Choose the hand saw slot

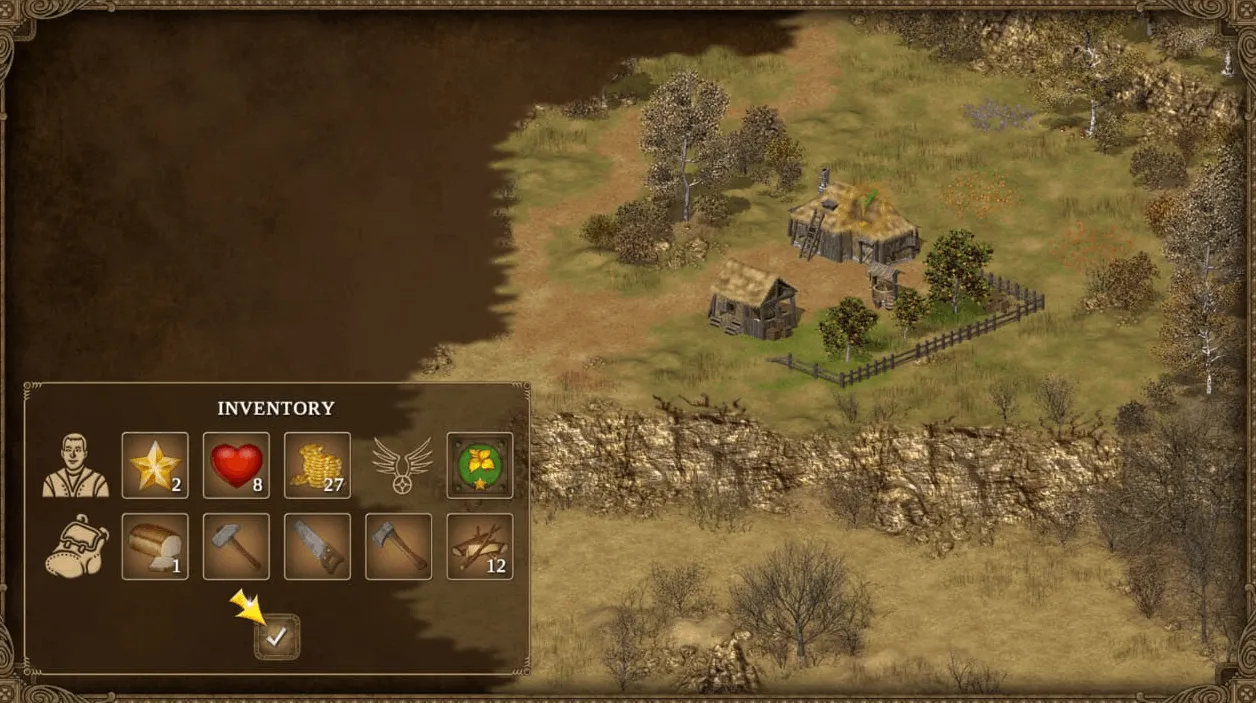(317, 546)
